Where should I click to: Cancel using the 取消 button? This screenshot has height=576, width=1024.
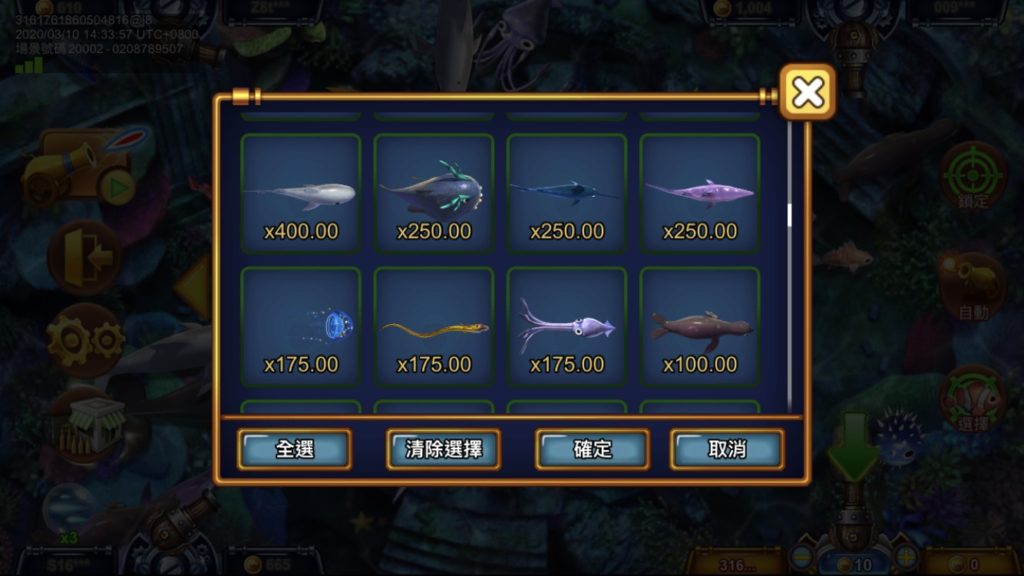[x=727, y=449]
